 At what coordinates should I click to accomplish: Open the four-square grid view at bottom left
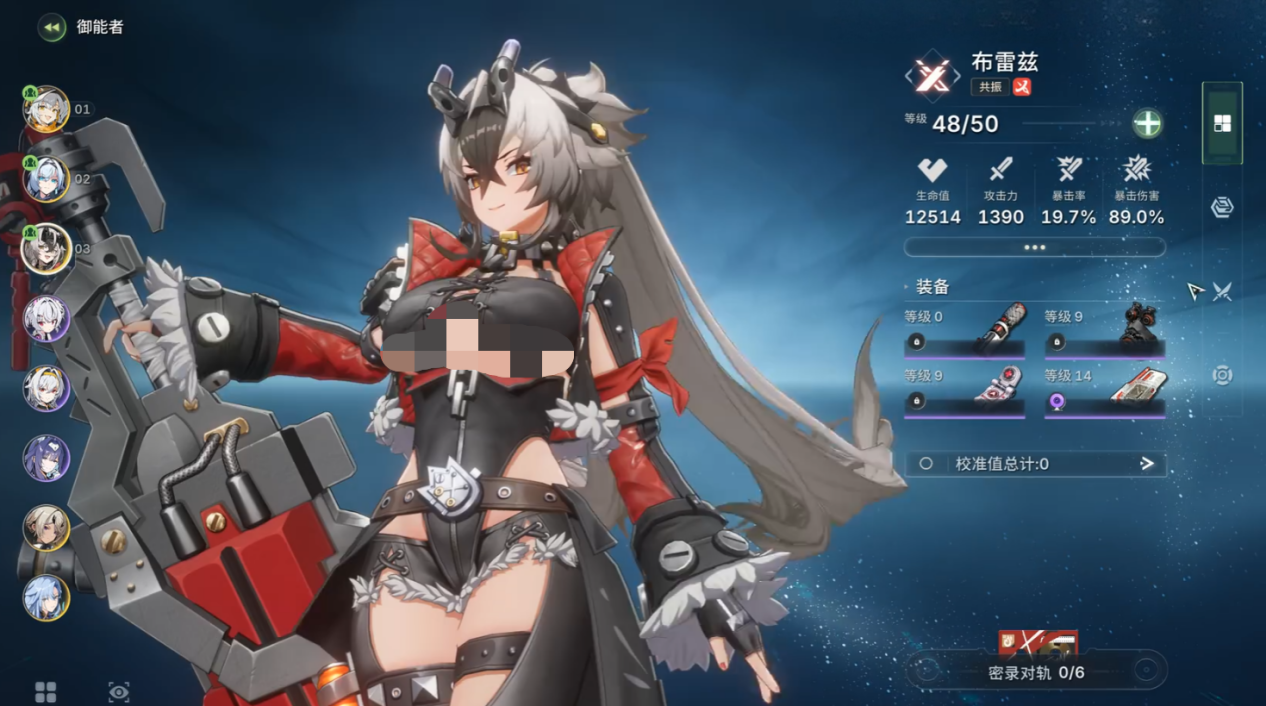pyautogui.click(x=46, y=692)
